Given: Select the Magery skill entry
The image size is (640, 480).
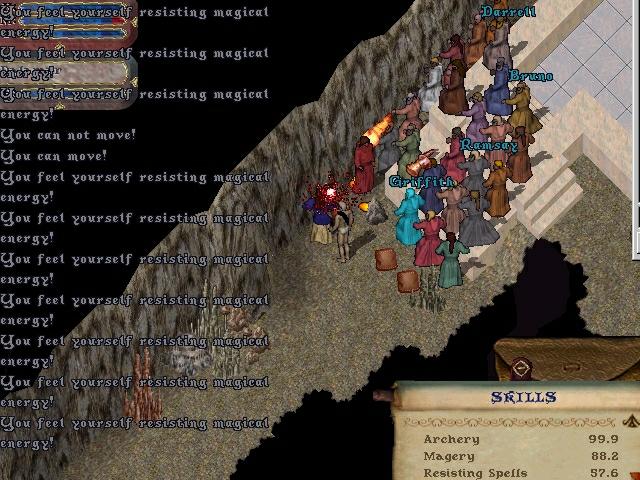Looking at the screenshot, I should click(448, 456).
